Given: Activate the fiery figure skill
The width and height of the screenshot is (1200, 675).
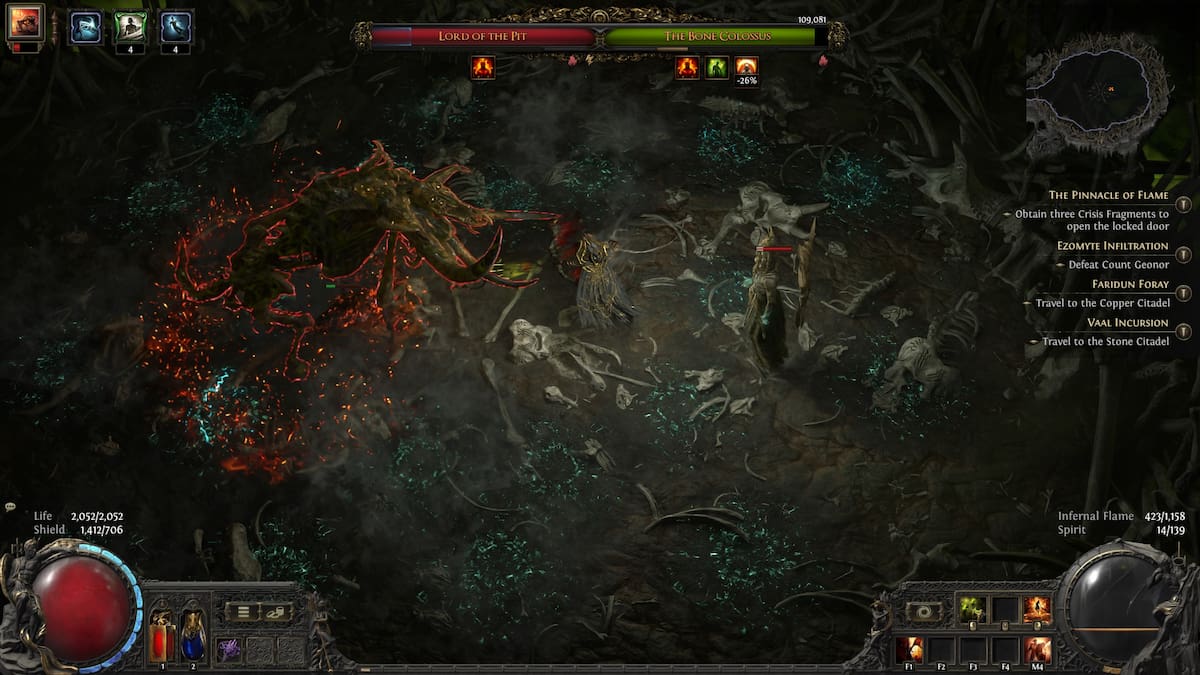Looking at the screenshot, I should [1037, 609].
